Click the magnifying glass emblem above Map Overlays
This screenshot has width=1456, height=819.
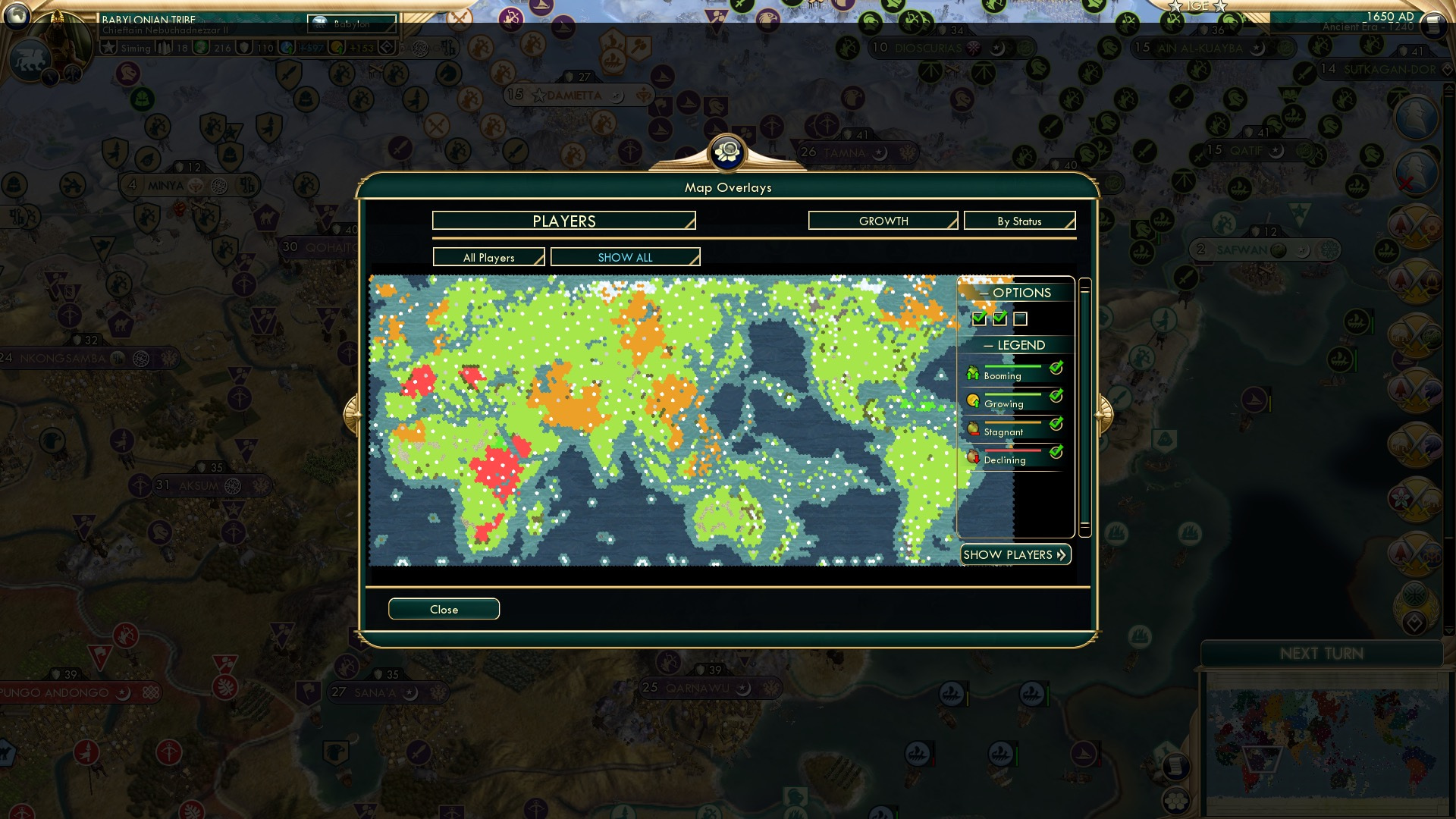[x=728, y=151]
